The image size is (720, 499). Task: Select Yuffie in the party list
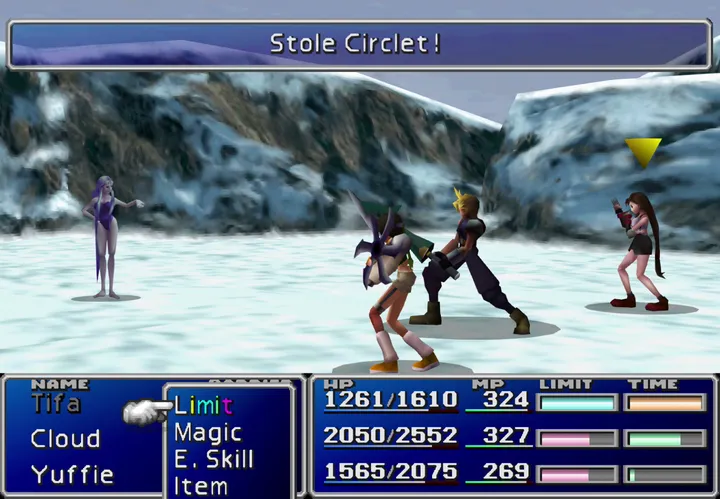[71, 474]
